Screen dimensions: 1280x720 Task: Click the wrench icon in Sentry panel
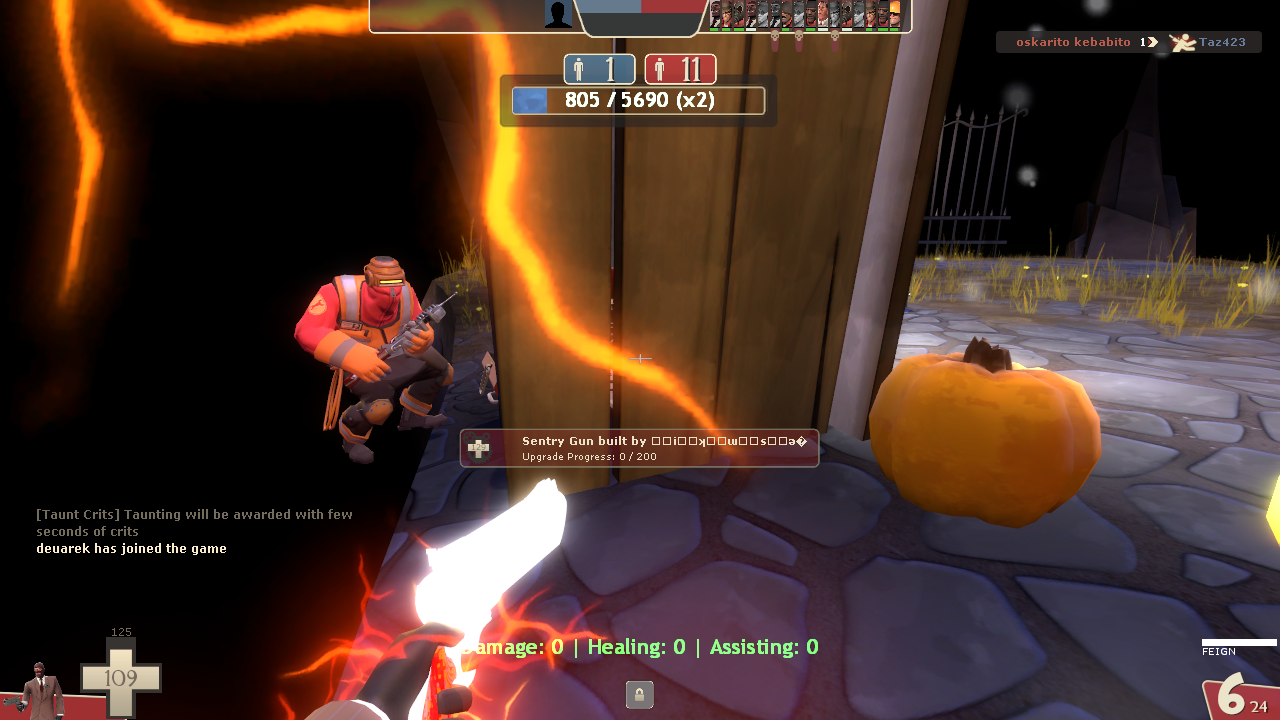[x=479, y=449]
